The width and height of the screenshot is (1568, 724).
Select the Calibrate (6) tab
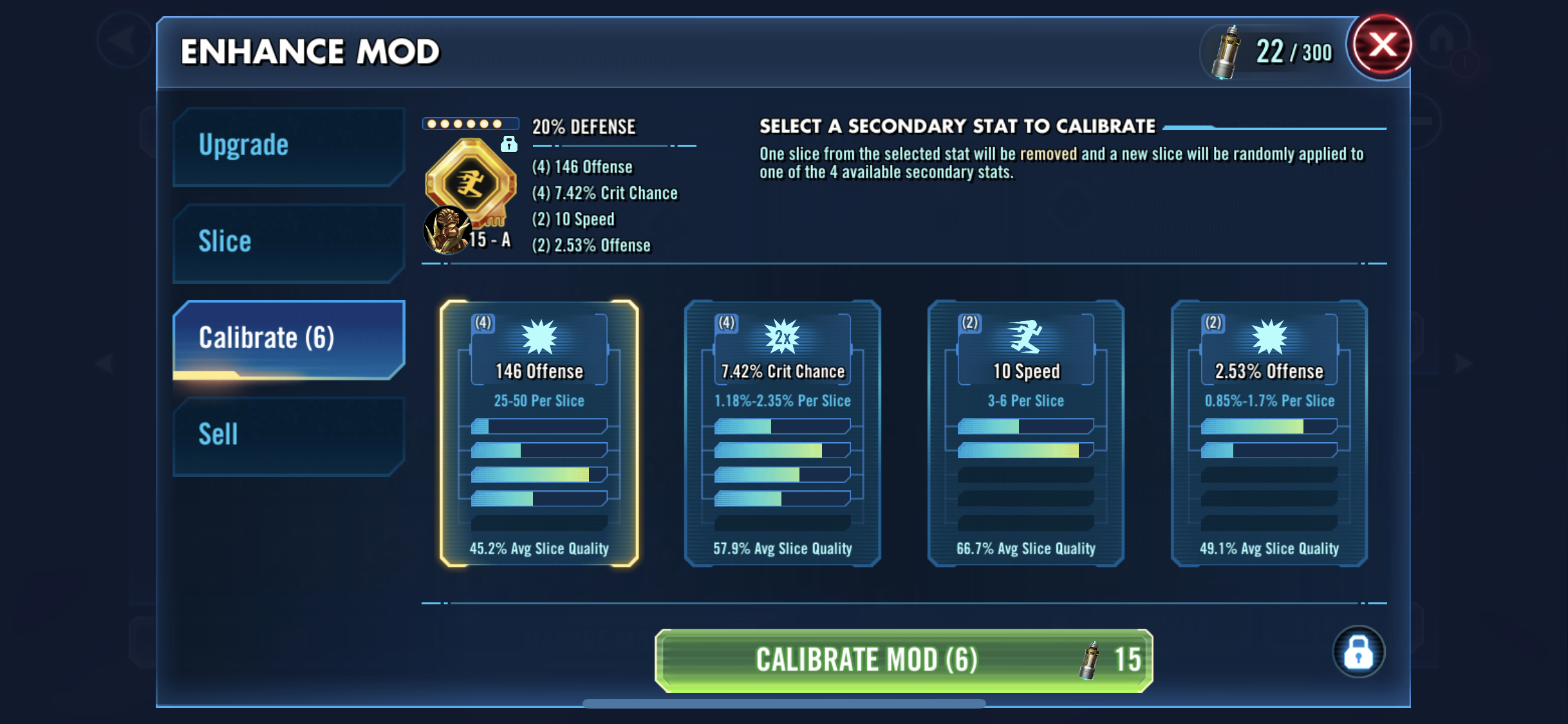(x=288, y=339)
